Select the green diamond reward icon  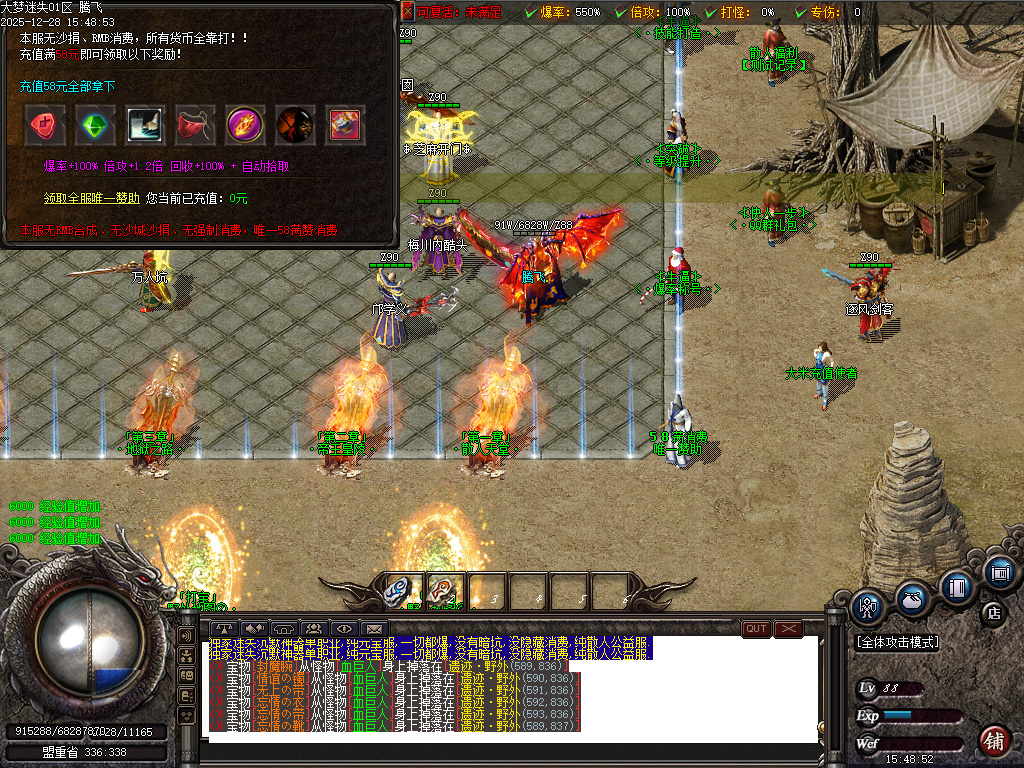(x=95, y=125)
